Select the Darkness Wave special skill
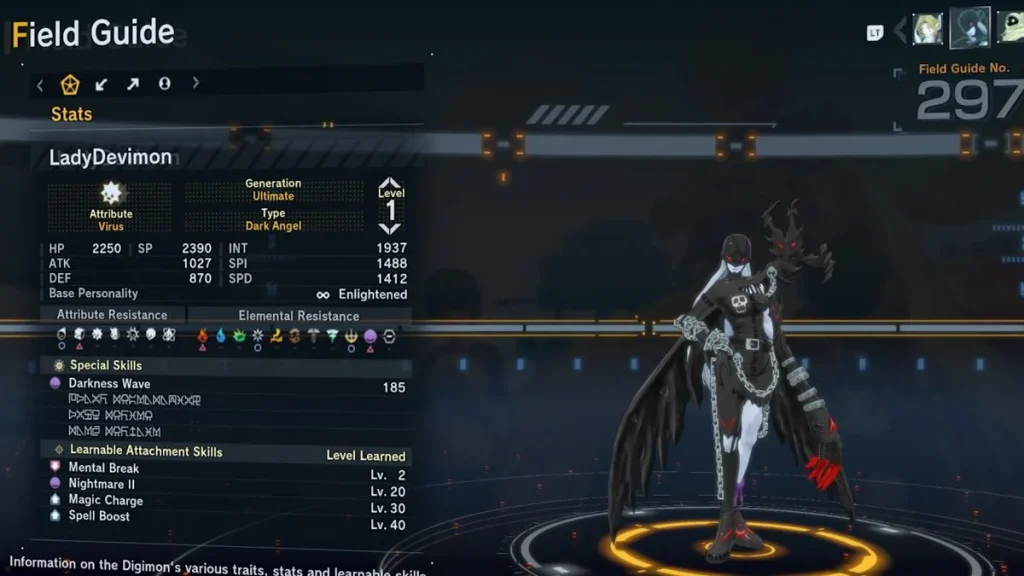 109,383
